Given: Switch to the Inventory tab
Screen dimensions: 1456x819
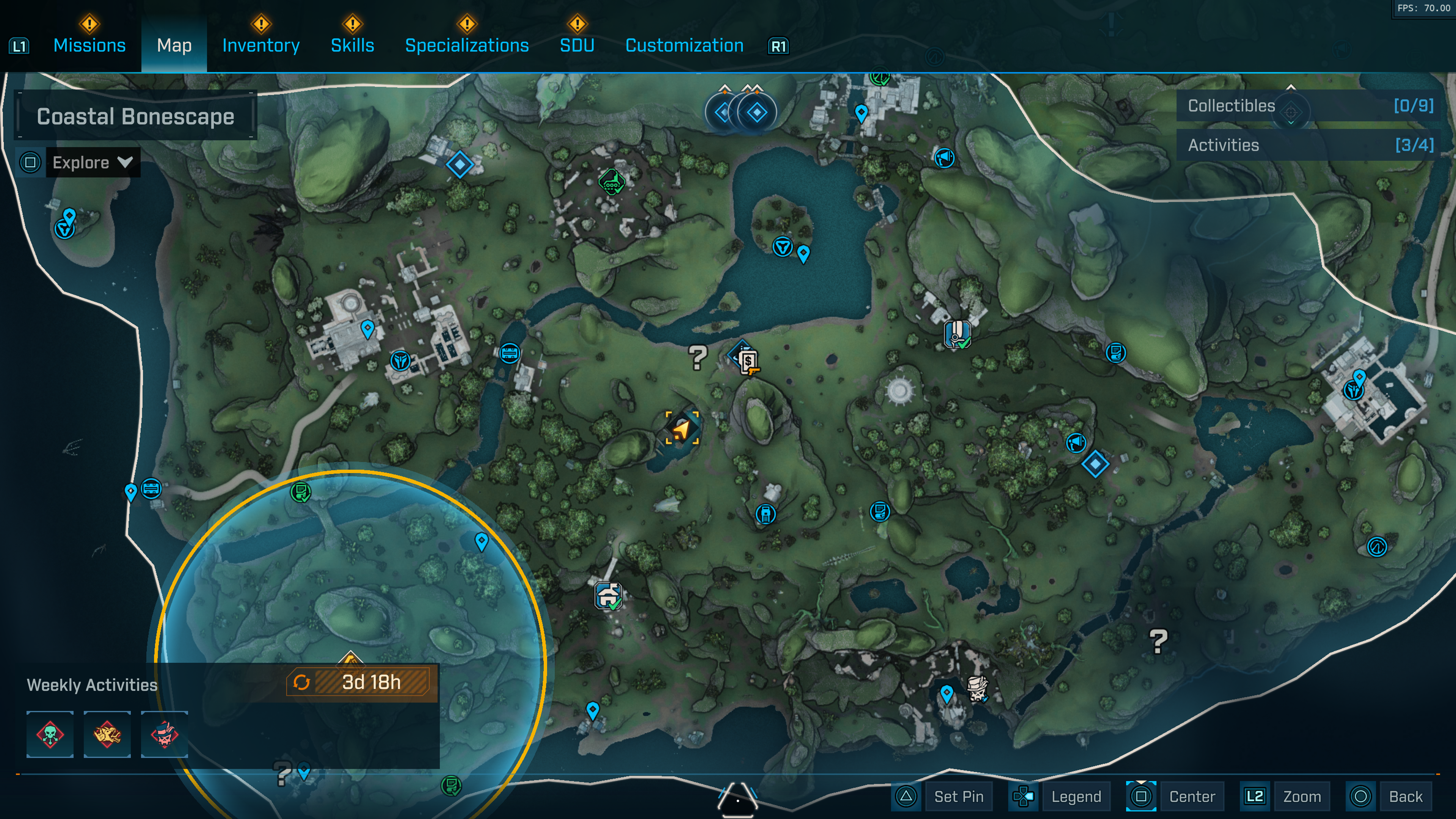Looking at the screenshot, I should click(x=260, y=45).
